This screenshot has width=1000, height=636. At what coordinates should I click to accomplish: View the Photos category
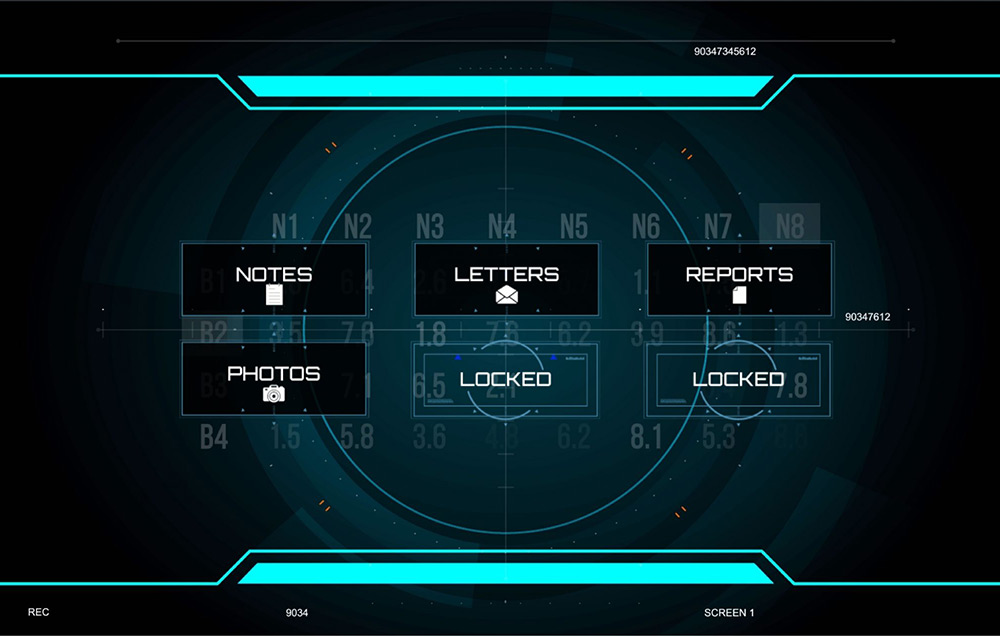[274, 379]
